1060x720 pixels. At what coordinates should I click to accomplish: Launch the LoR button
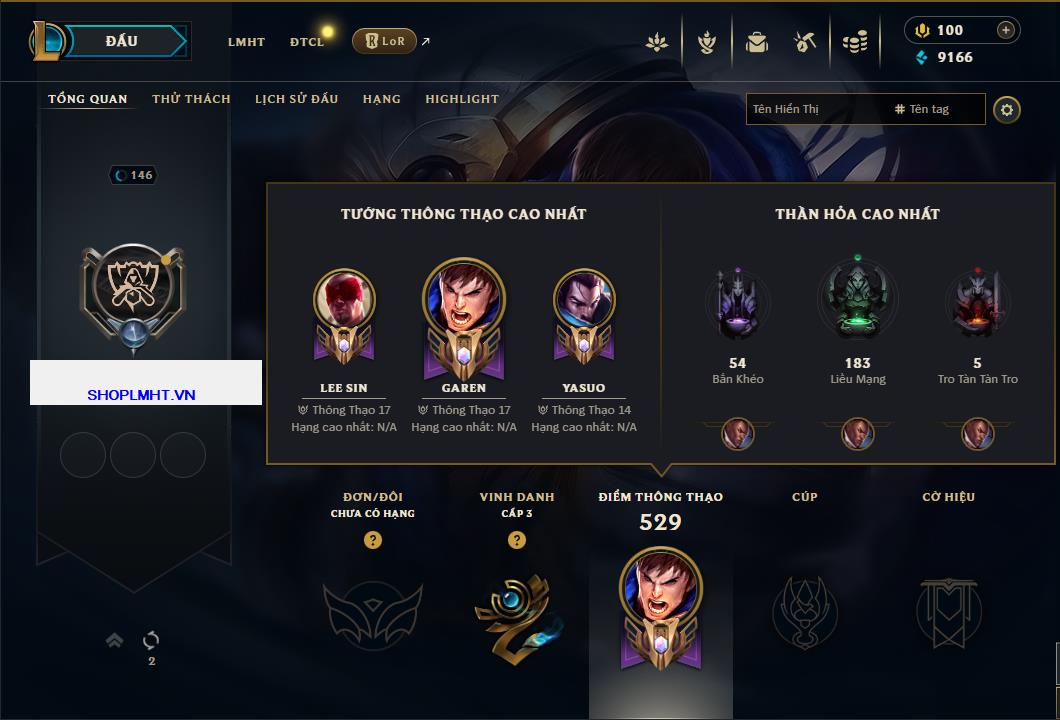point(384,41)
